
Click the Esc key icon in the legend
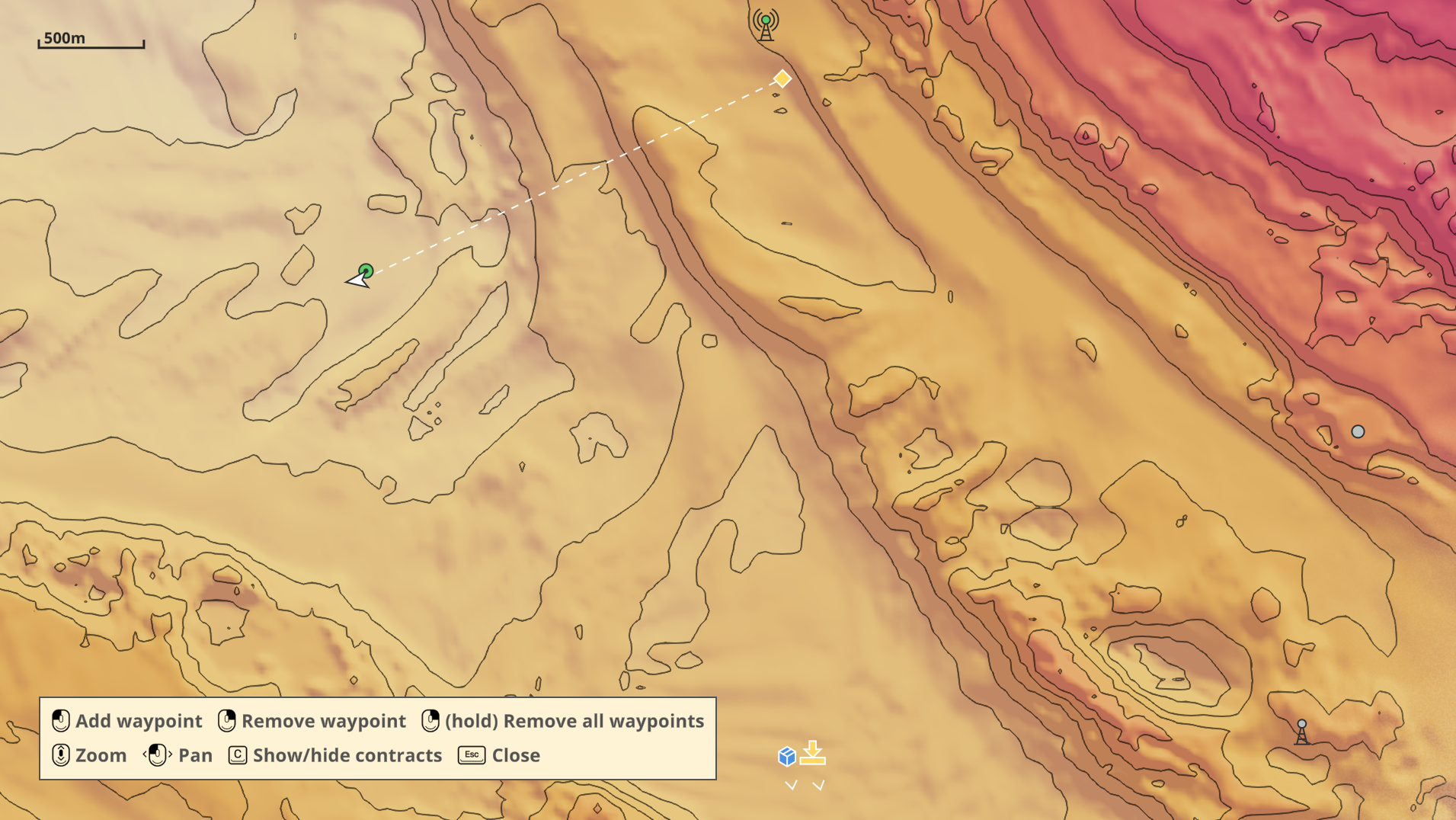click(x=471, y=755)
